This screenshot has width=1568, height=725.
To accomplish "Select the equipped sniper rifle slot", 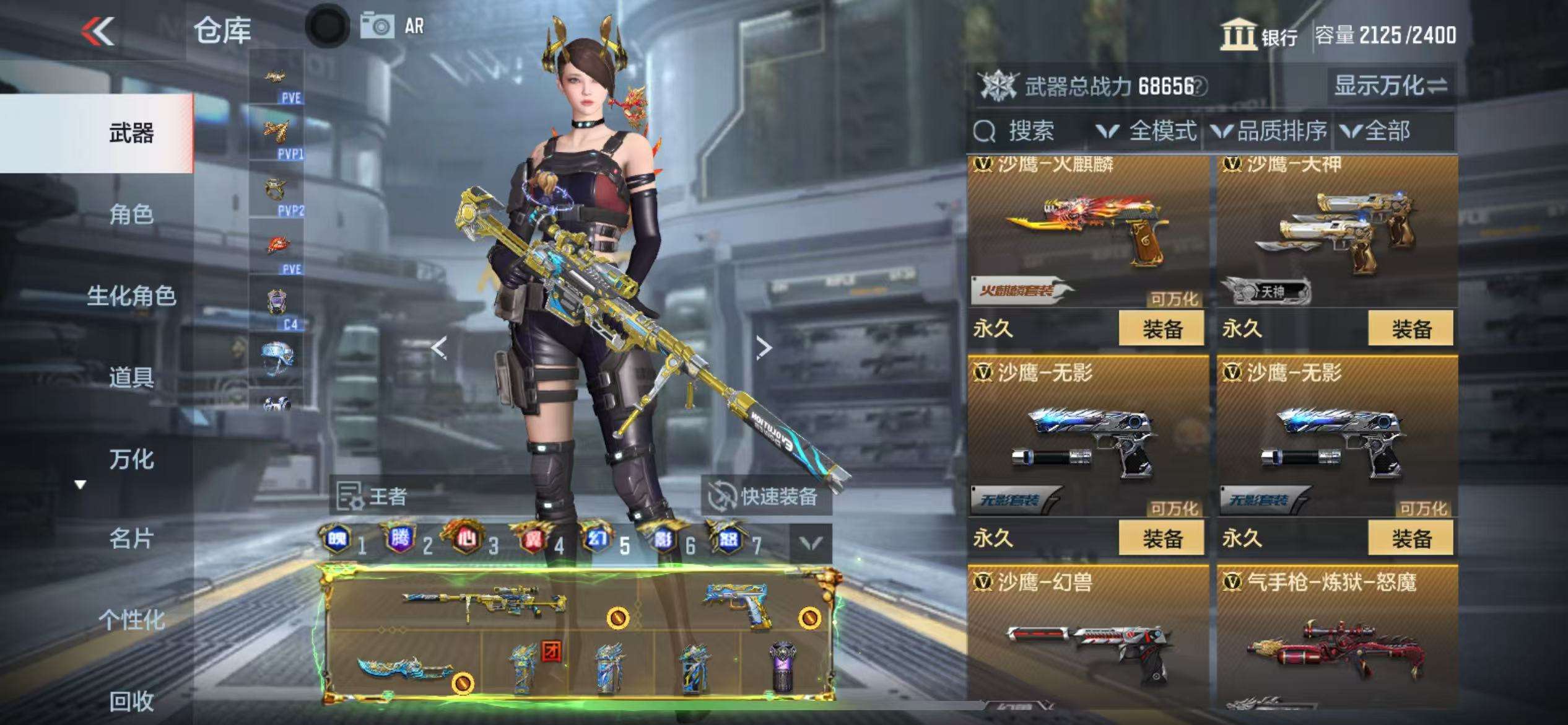I will tap(483, 600).
